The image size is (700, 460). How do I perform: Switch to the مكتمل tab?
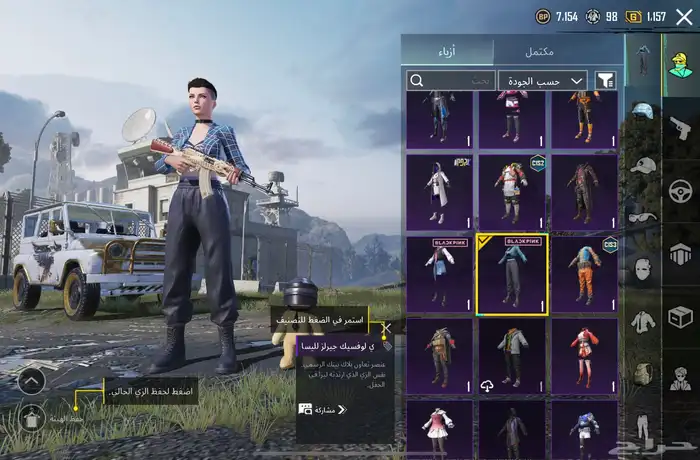click(539, 51)
